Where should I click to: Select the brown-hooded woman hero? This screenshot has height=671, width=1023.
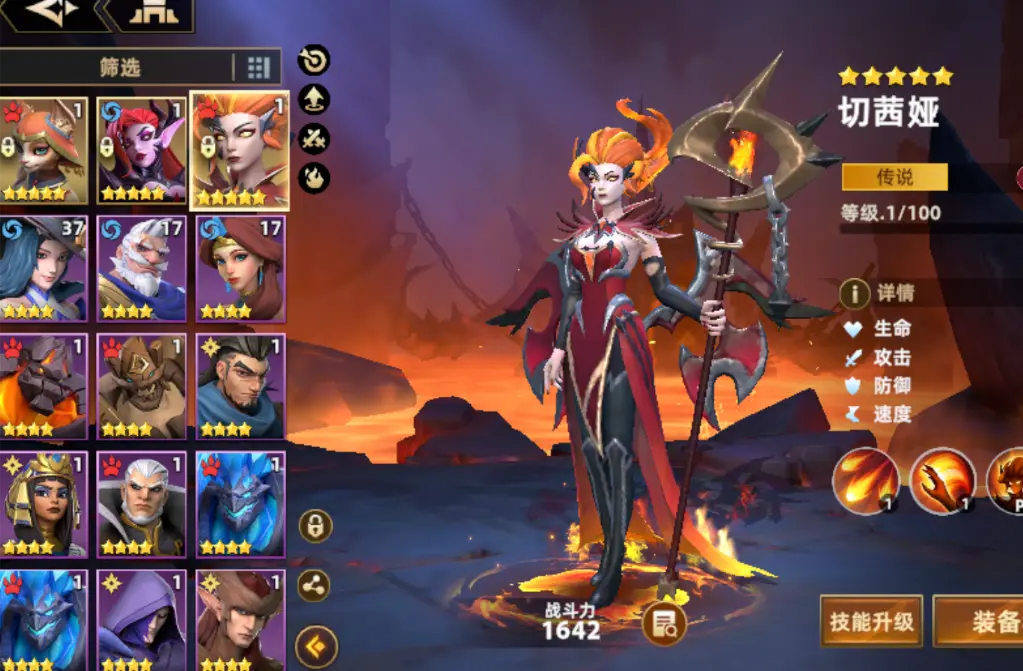tap(240, 268)
